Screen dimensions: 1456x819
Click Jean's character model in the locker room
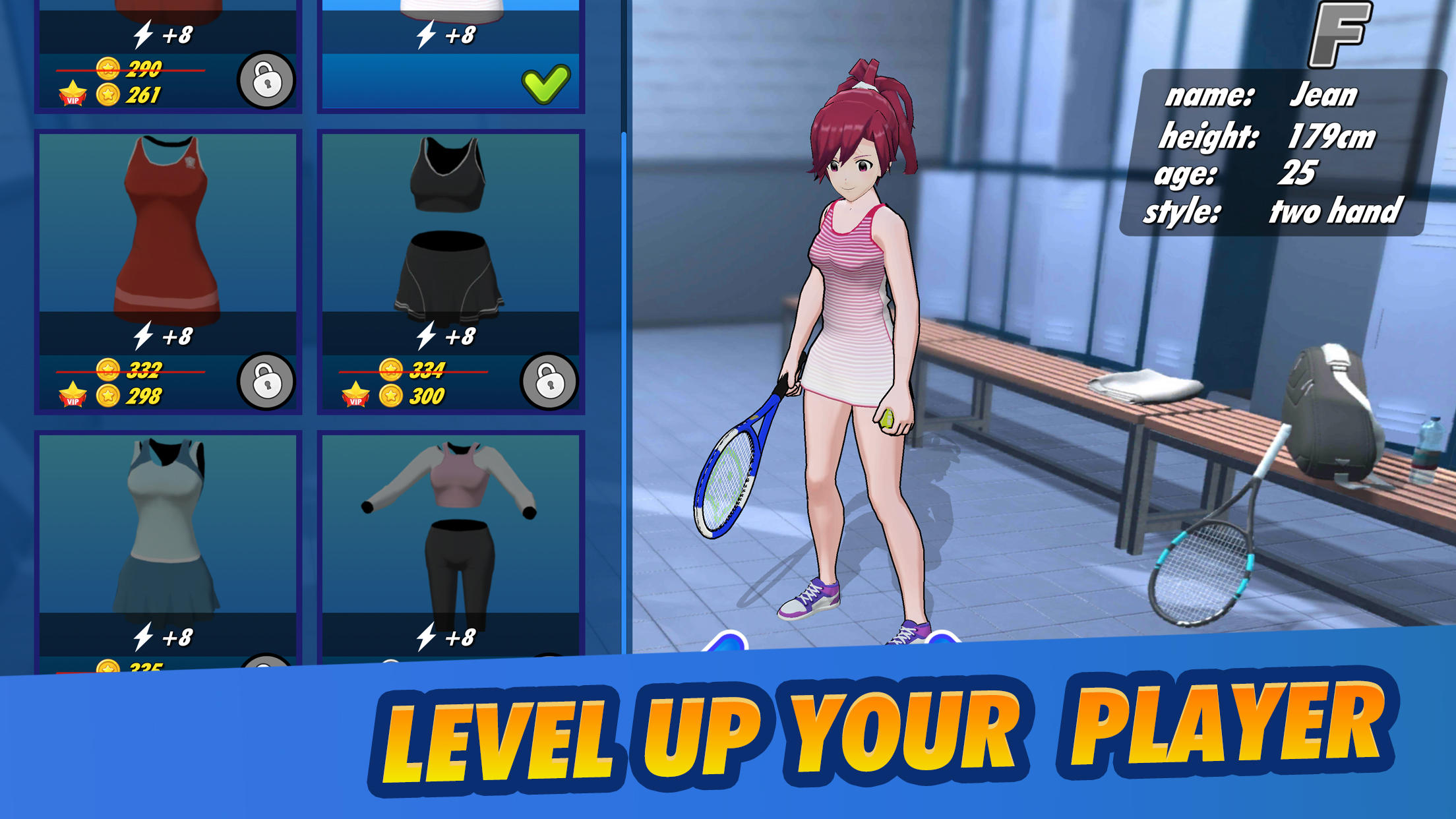851,330
